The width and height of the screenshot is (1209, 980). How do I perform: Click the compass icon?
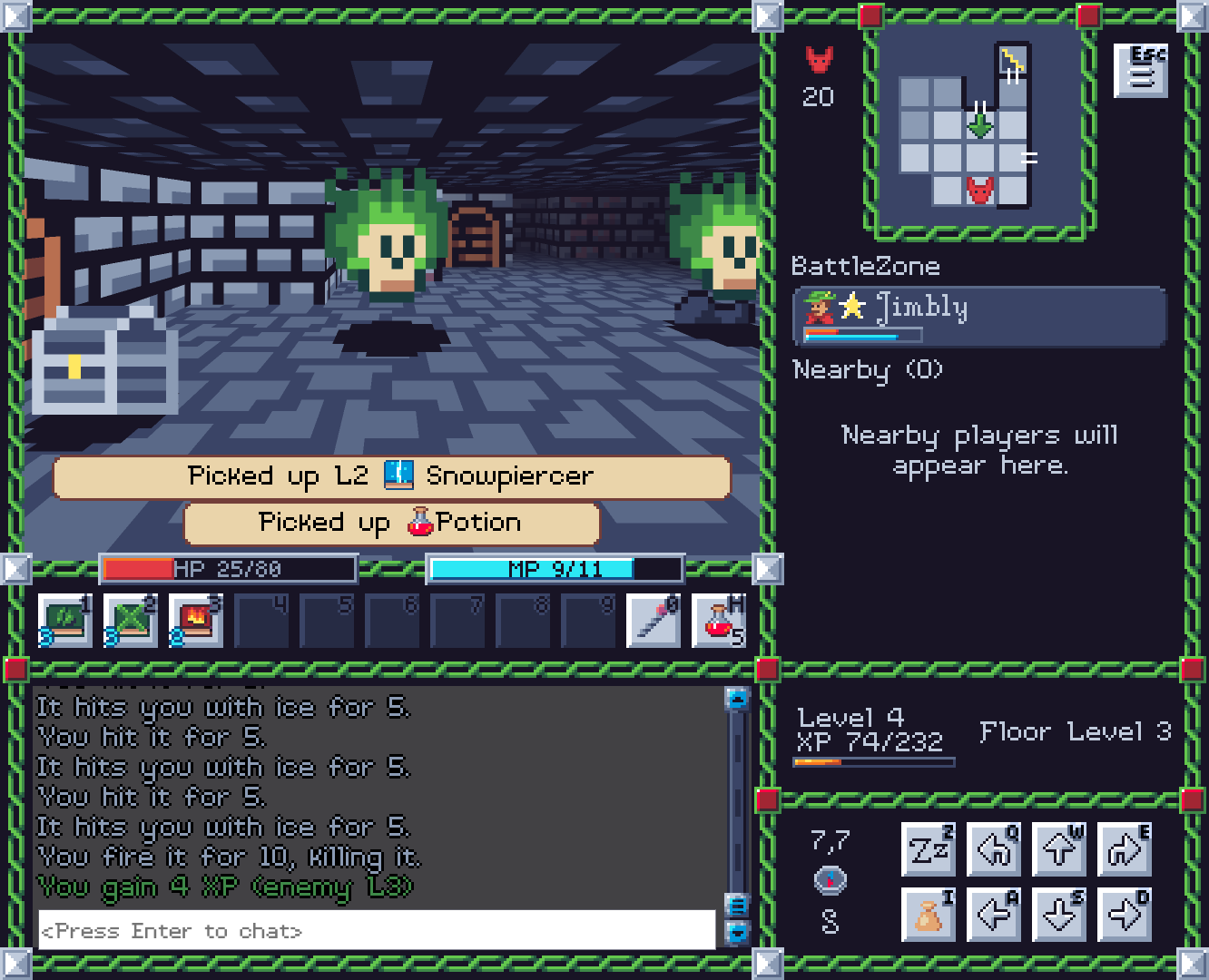pos(831,880)
